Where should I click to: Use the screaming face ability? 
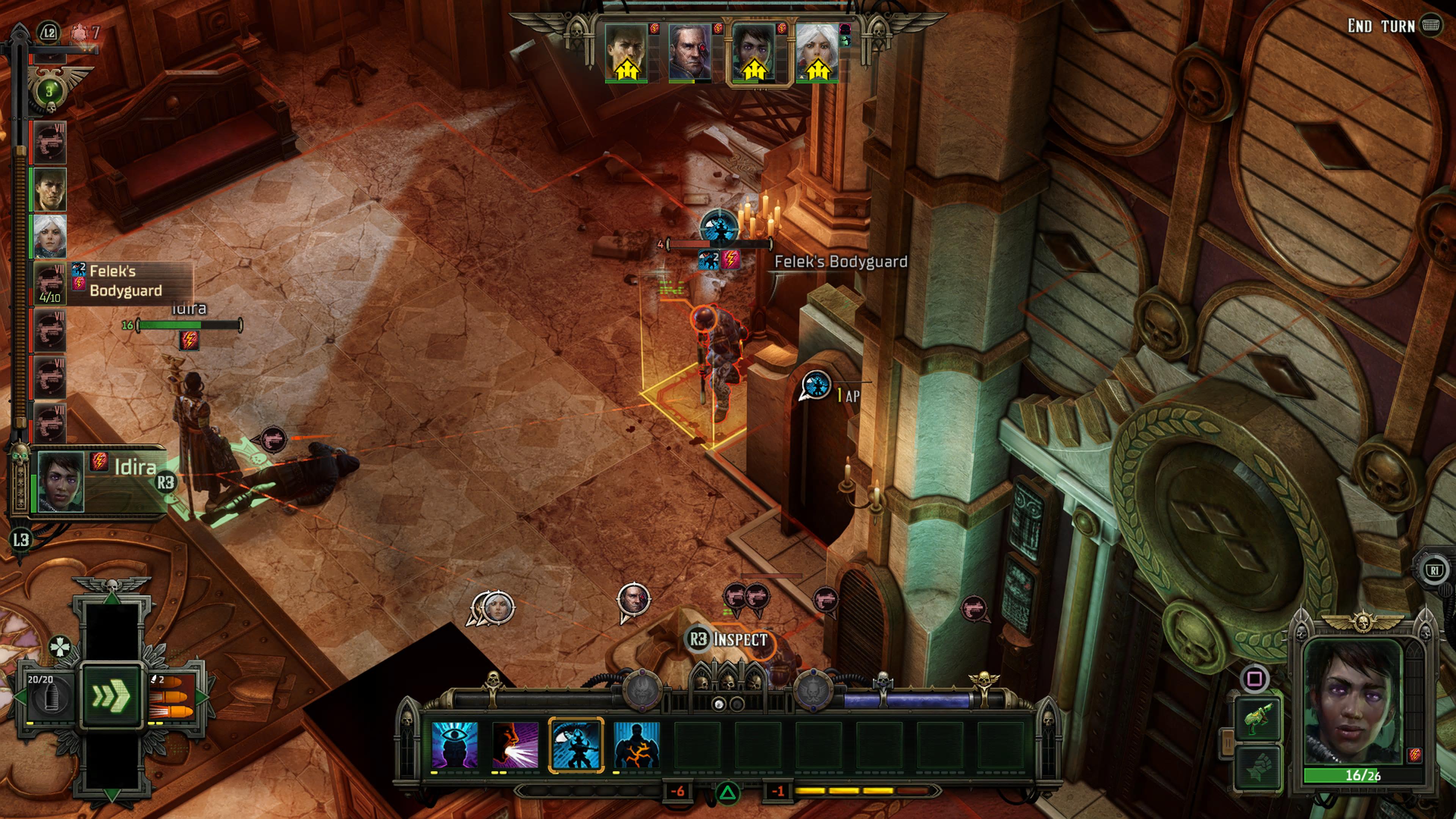pos(515,744)
